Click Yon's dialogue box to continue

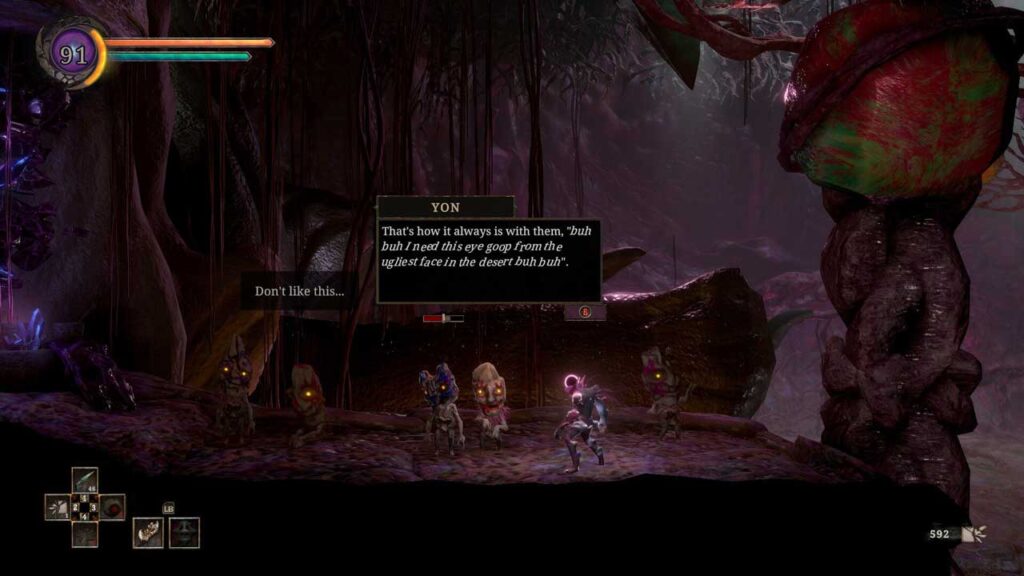488,260
